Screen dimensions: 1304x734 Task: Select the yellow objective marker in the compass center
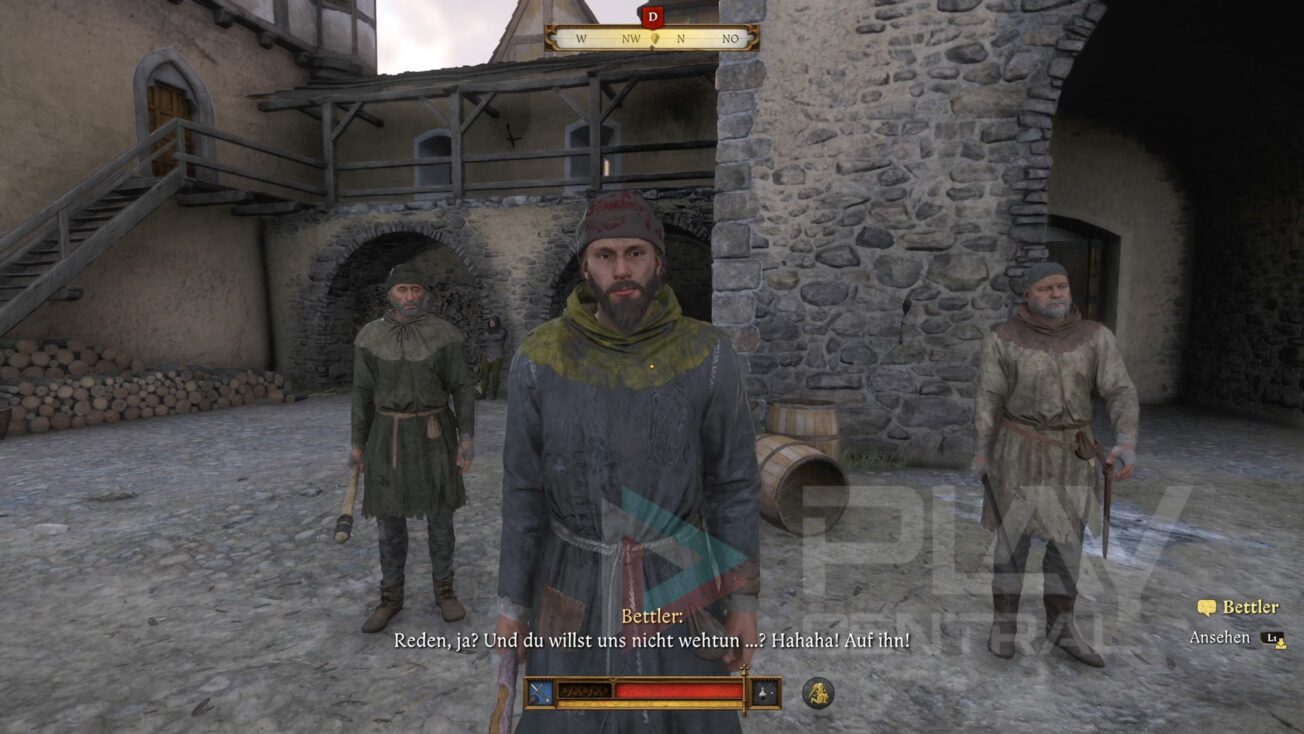click(657, 37)
